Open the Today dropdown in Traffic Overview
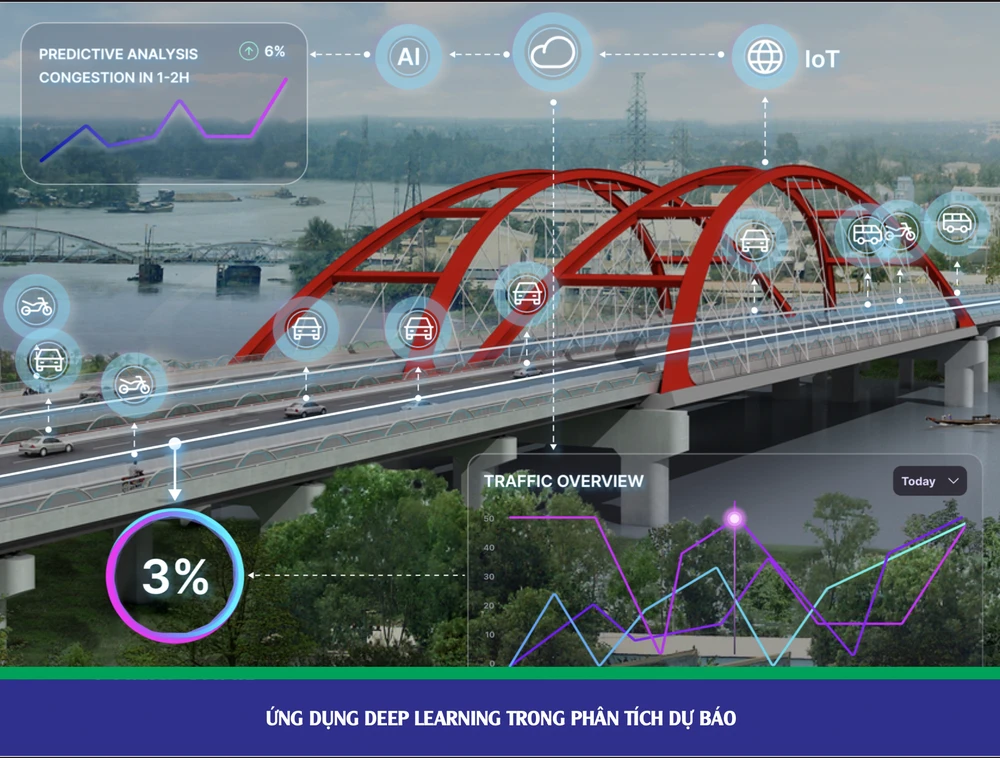 (929, 481)
